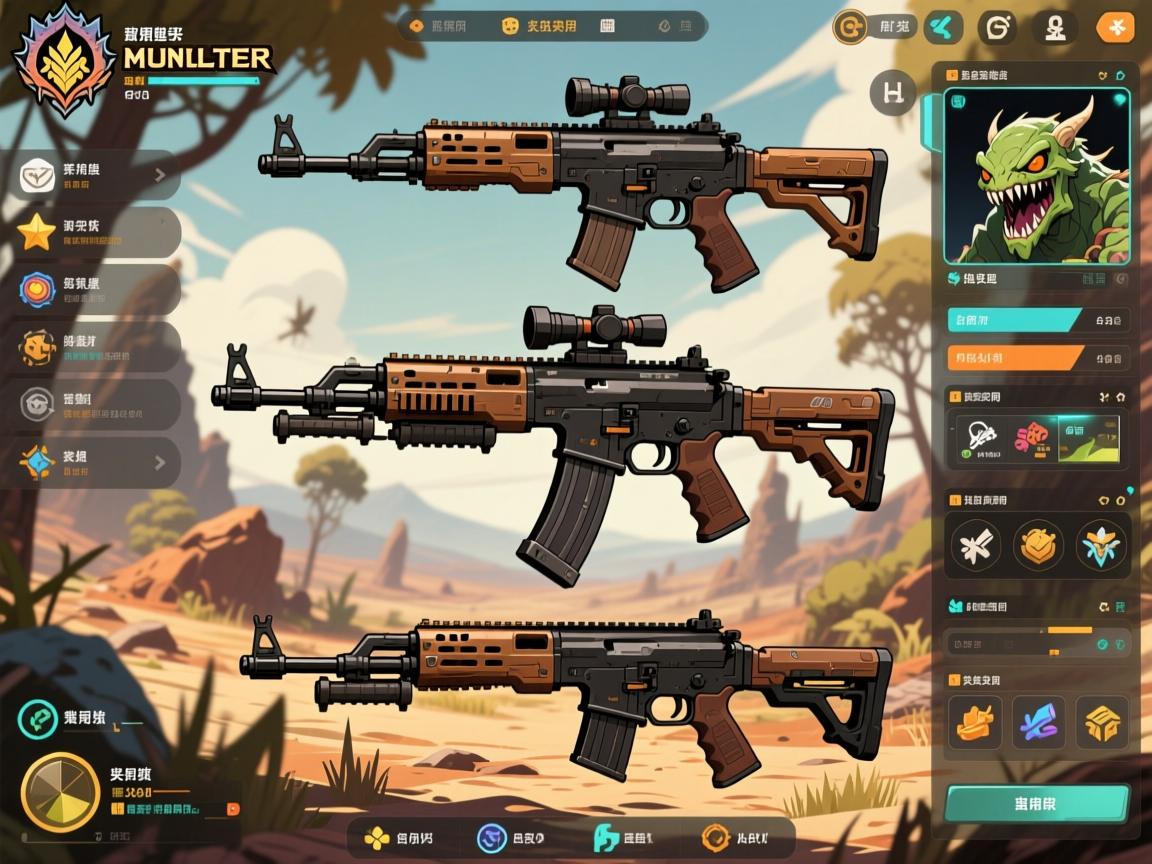Select the orange highlighted option bar
This screenshot has width=1152, height=864.
(1014, 357)
